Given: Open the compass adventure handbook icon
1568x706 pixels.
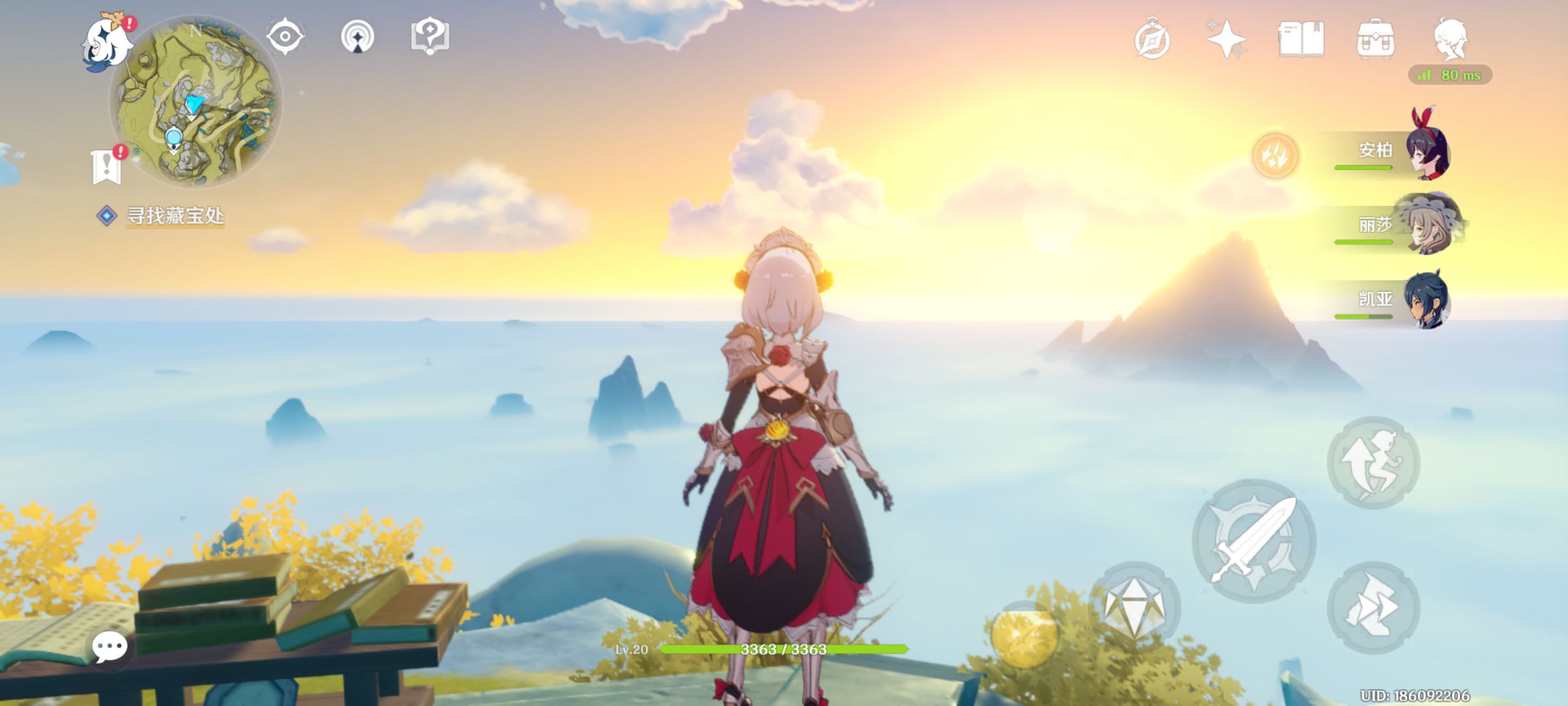Looking at the screenshot, I should pos(1152,41).
